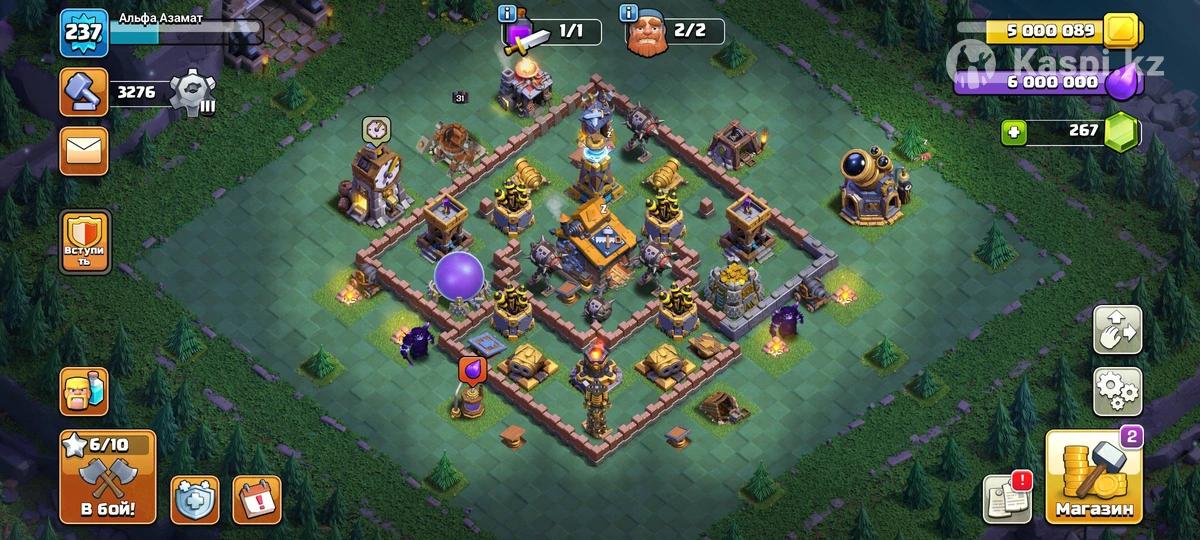This screenshot has width=1200, height=540.
Task: Open the settings gear menu
Action: coord(1117,391)
